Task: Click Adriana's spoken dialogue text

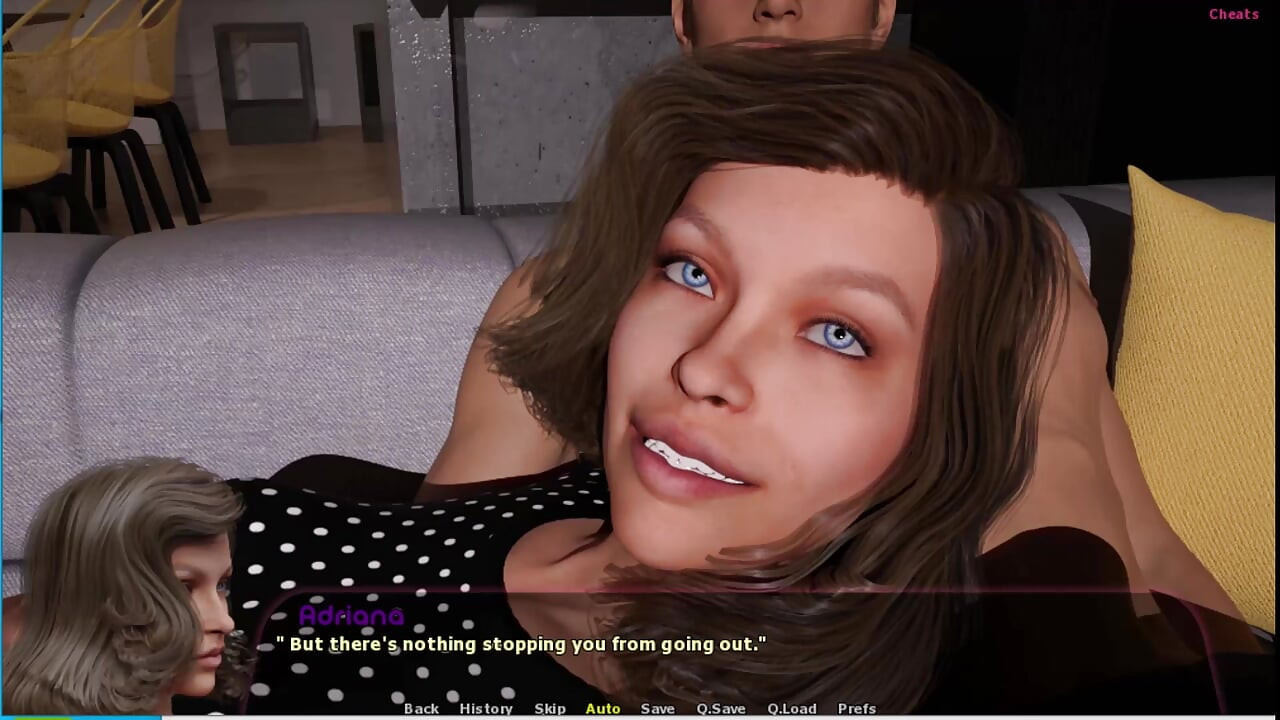Action: 520,644
